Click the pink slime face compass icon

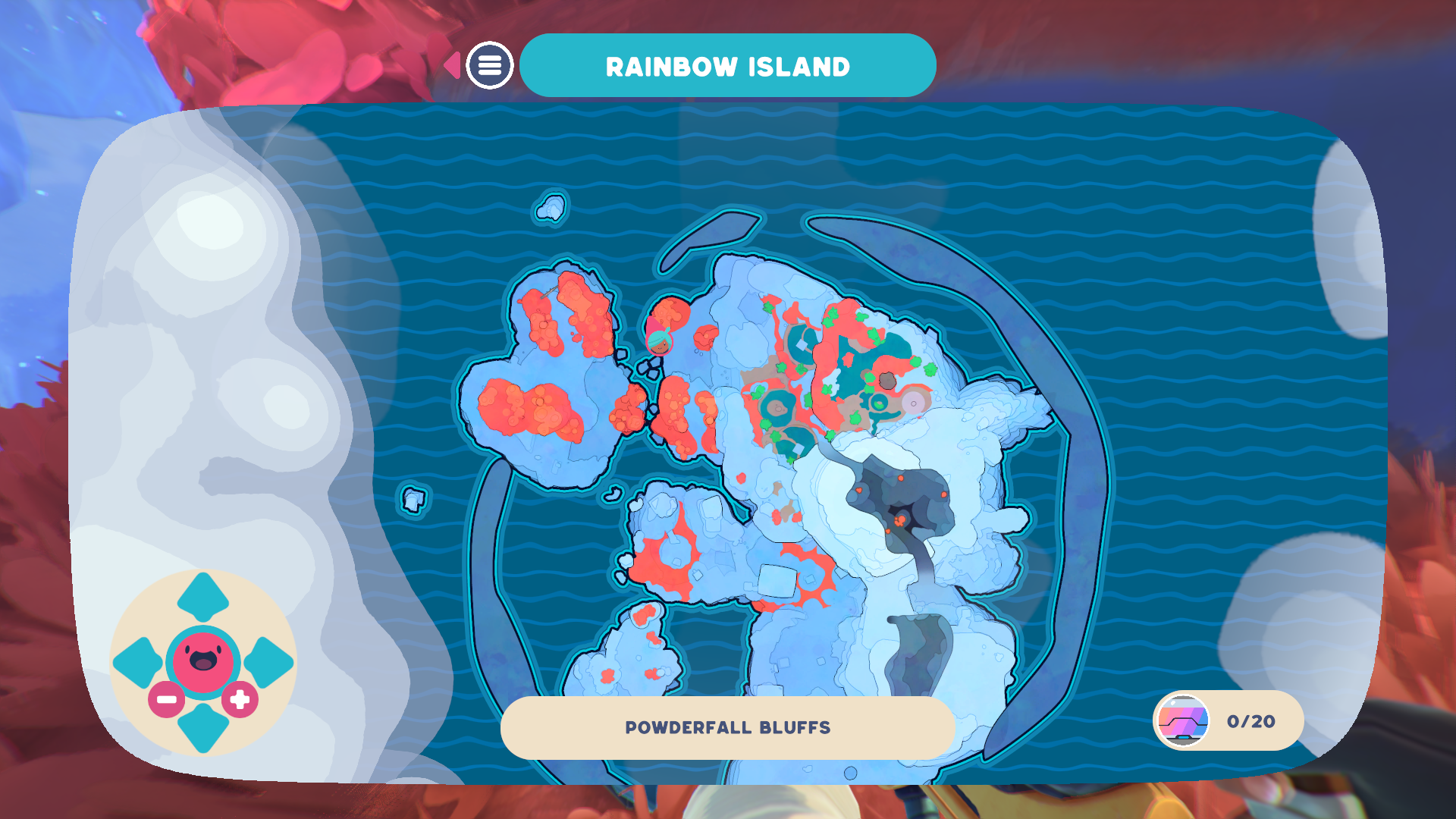202,657
